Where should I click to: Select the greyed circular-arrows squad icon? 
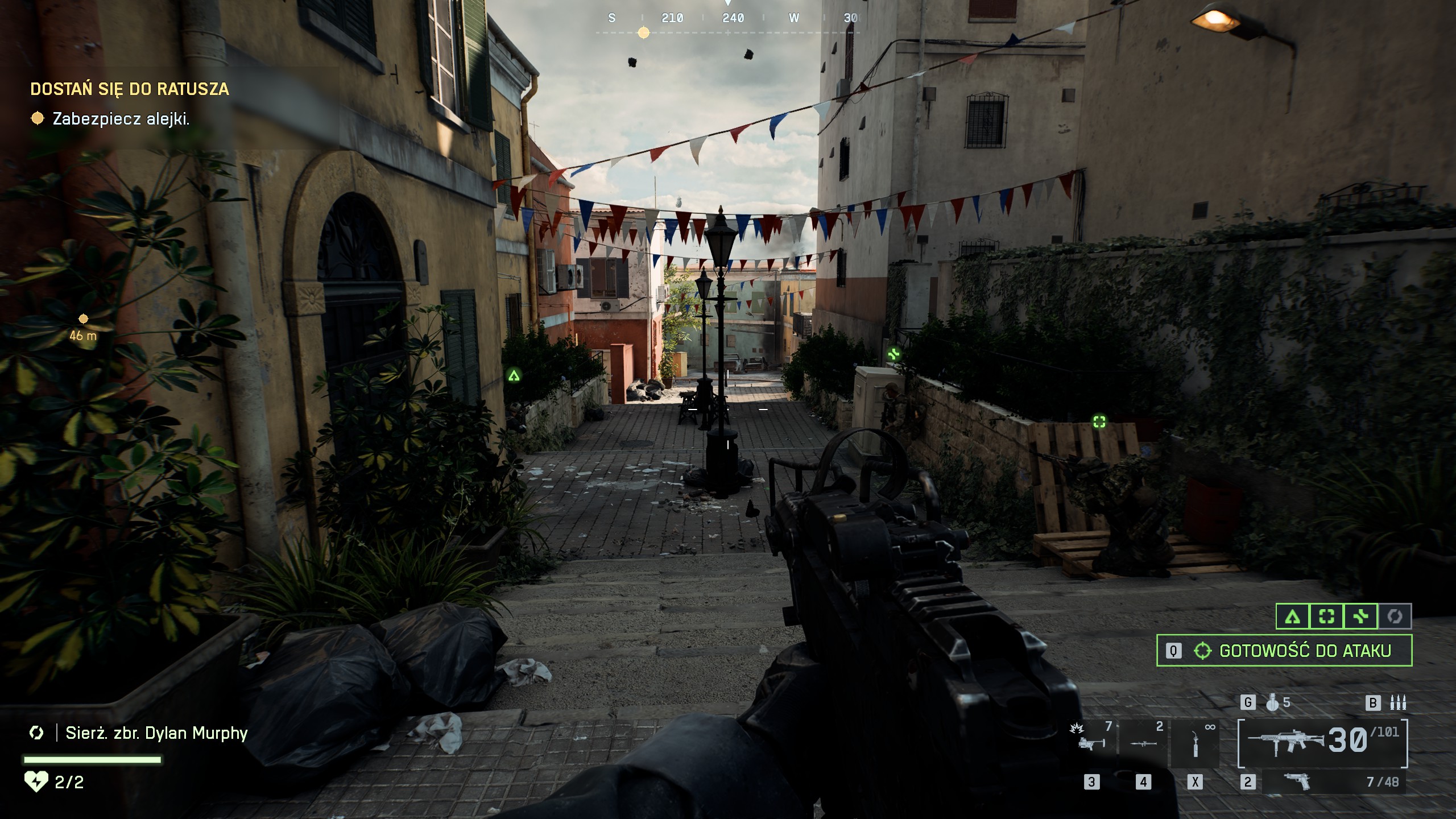click(1395, 617)
